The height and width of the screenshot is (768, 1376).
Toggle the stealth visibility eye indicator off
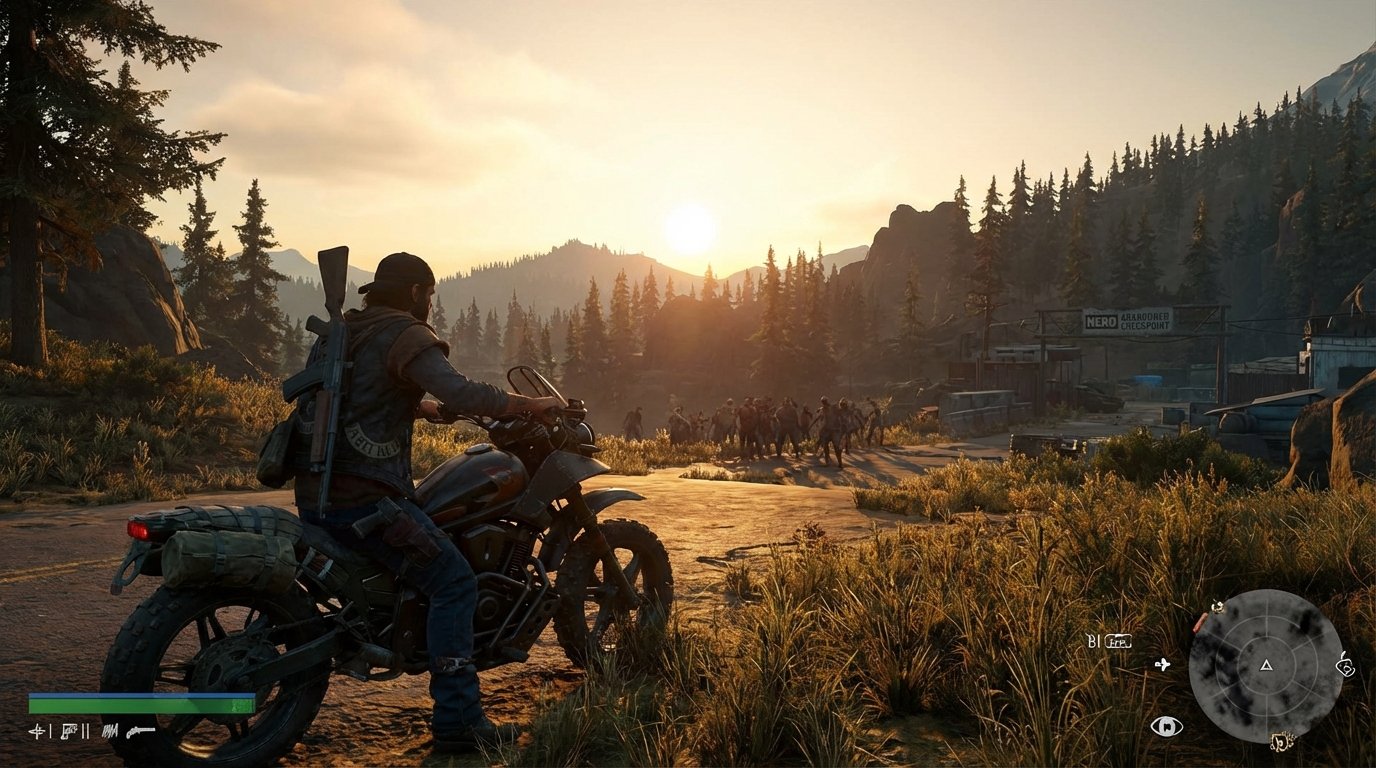coord(1166,726)
